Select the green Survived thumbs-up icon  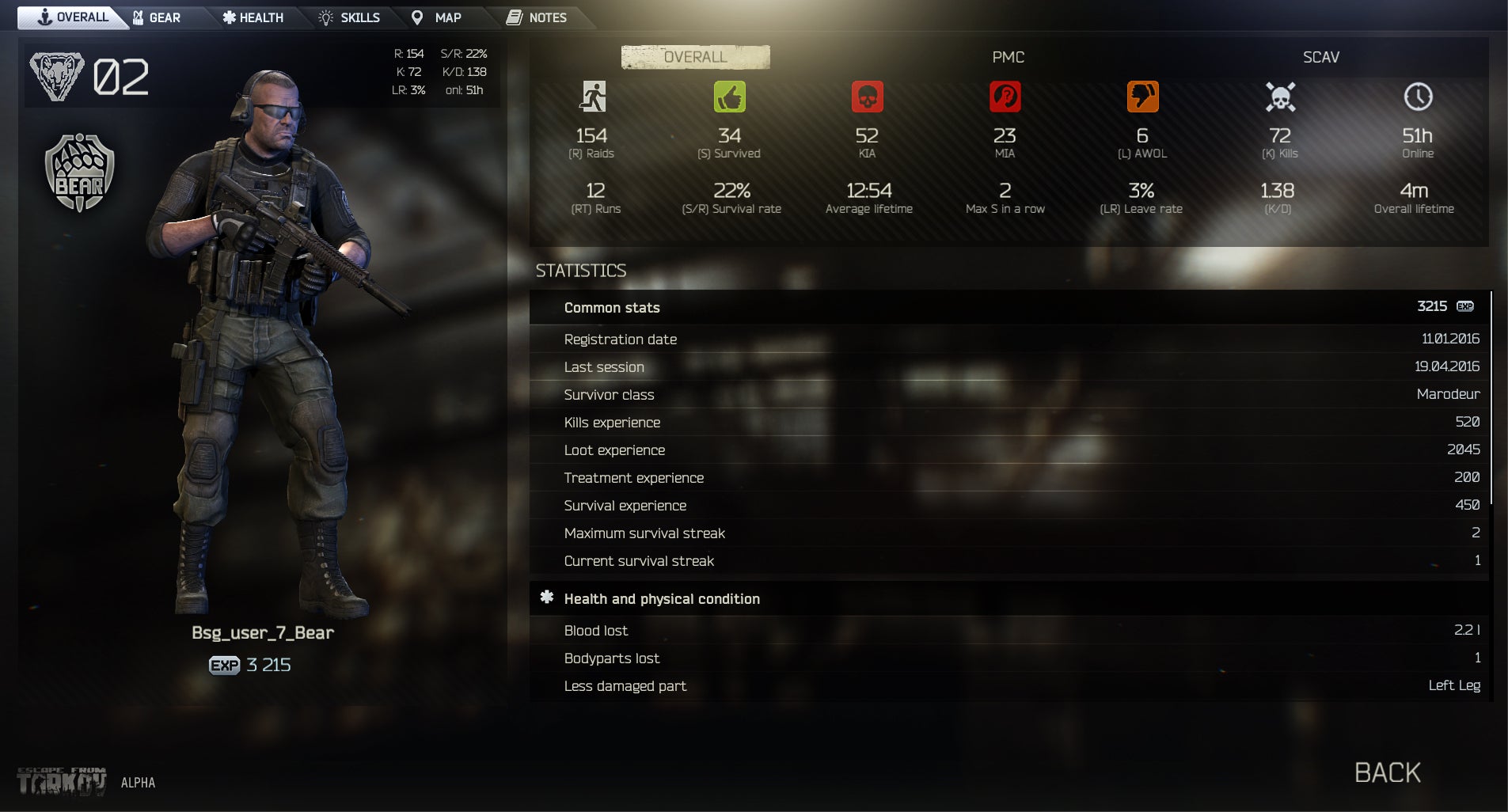pyautogui.click(x=730, y=97)
